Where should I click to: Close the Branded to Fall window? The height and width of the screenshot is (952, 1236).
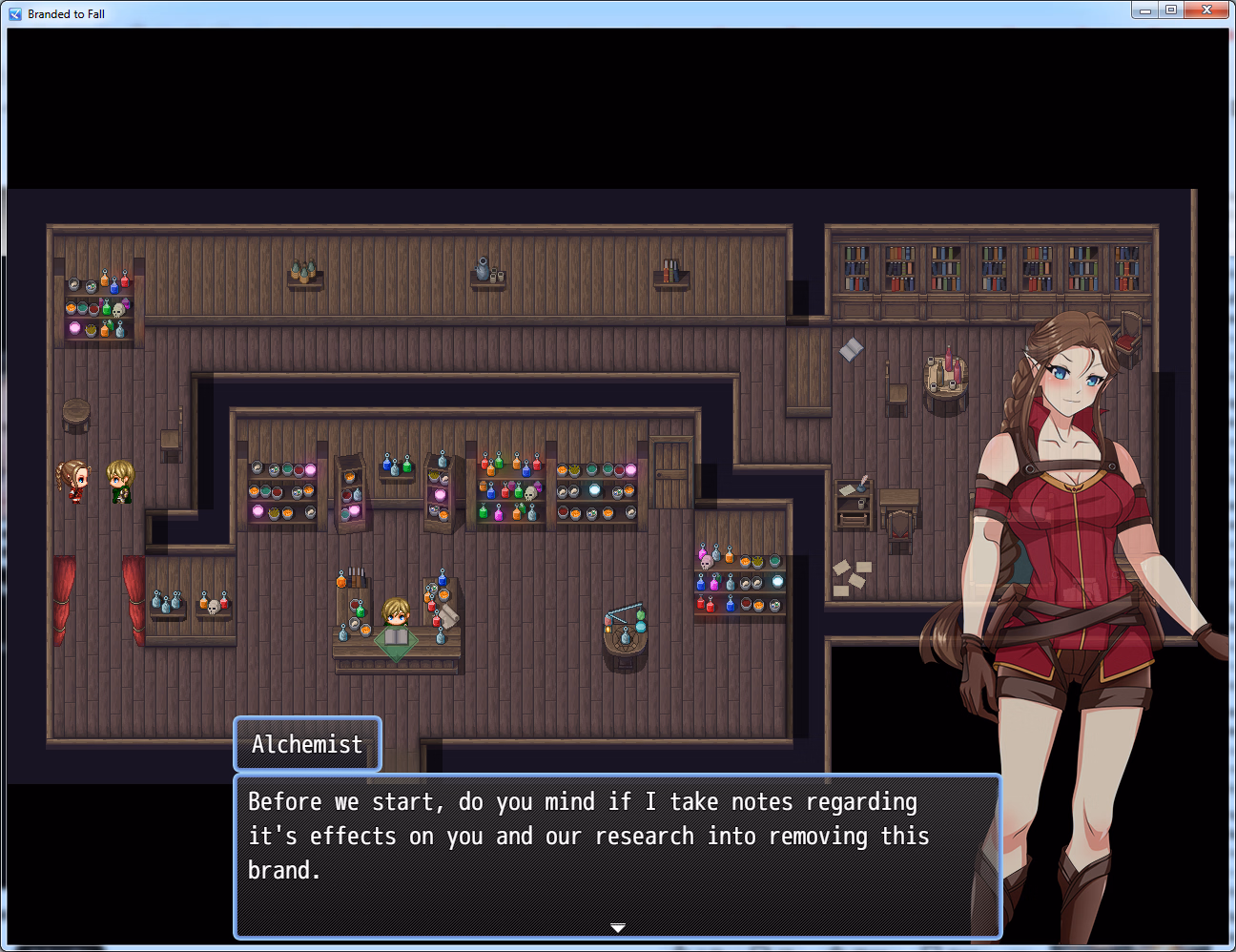(1206, 10)
